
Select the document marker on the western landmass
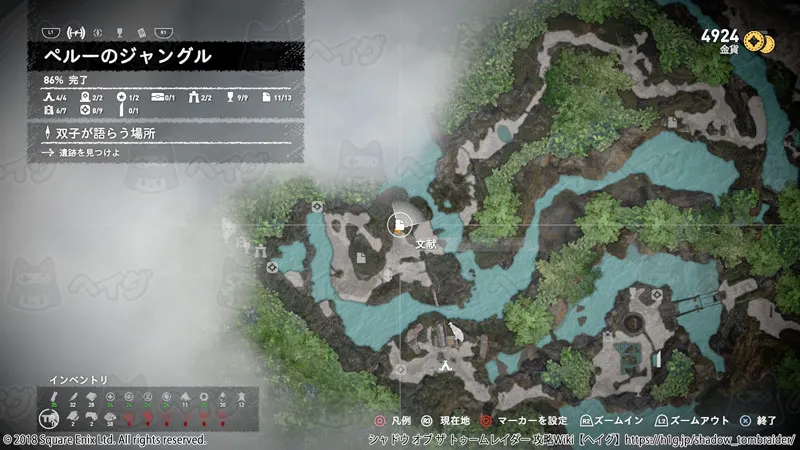[x=360, y=259]
